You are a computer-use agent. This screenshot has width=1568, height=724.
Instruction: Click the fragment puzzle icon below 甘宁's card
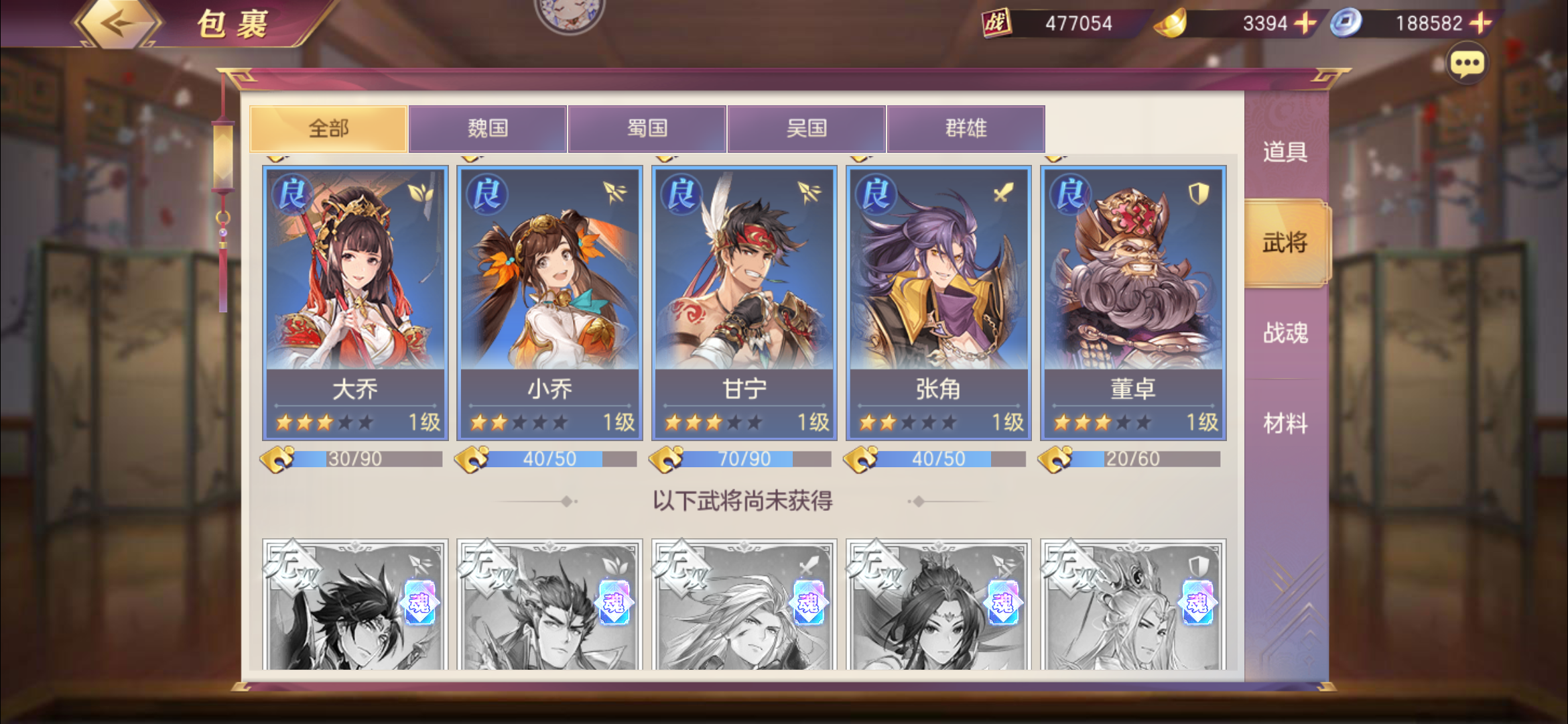point(665,457)
